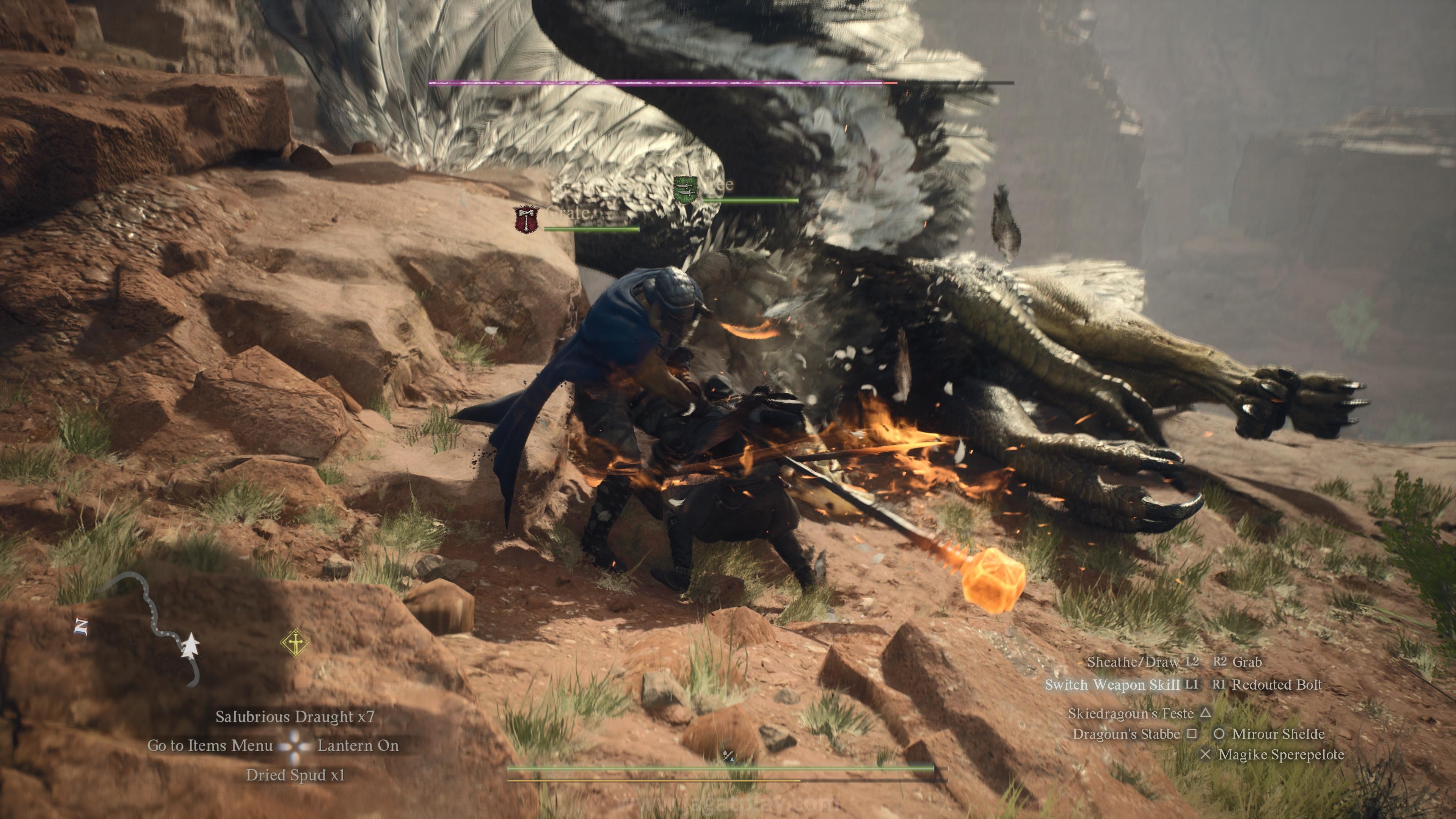Select pawn Grate's red vocation icon

click(526, 219)
